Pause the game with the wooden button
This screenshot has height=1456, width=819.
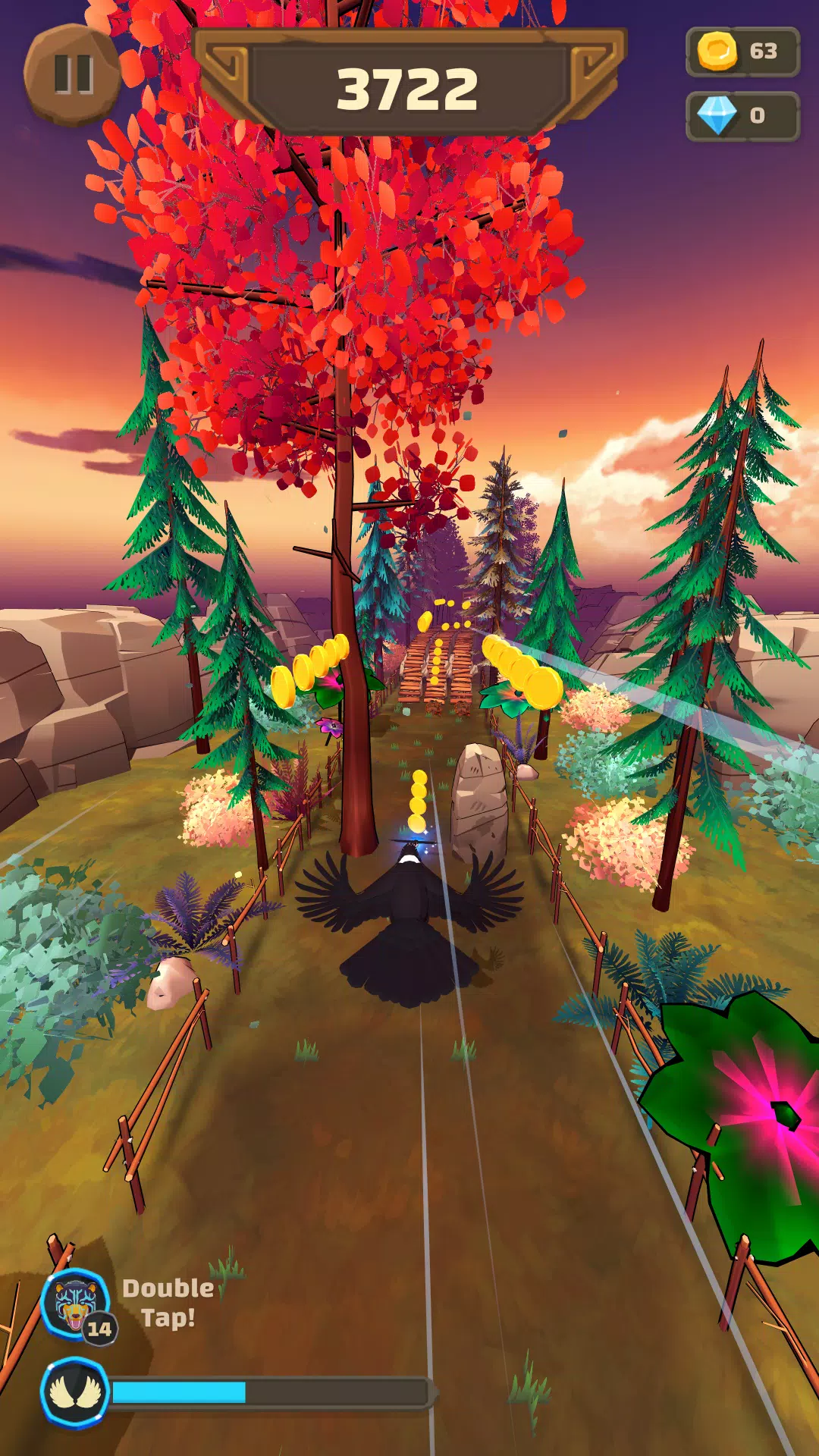pos(73,74)
